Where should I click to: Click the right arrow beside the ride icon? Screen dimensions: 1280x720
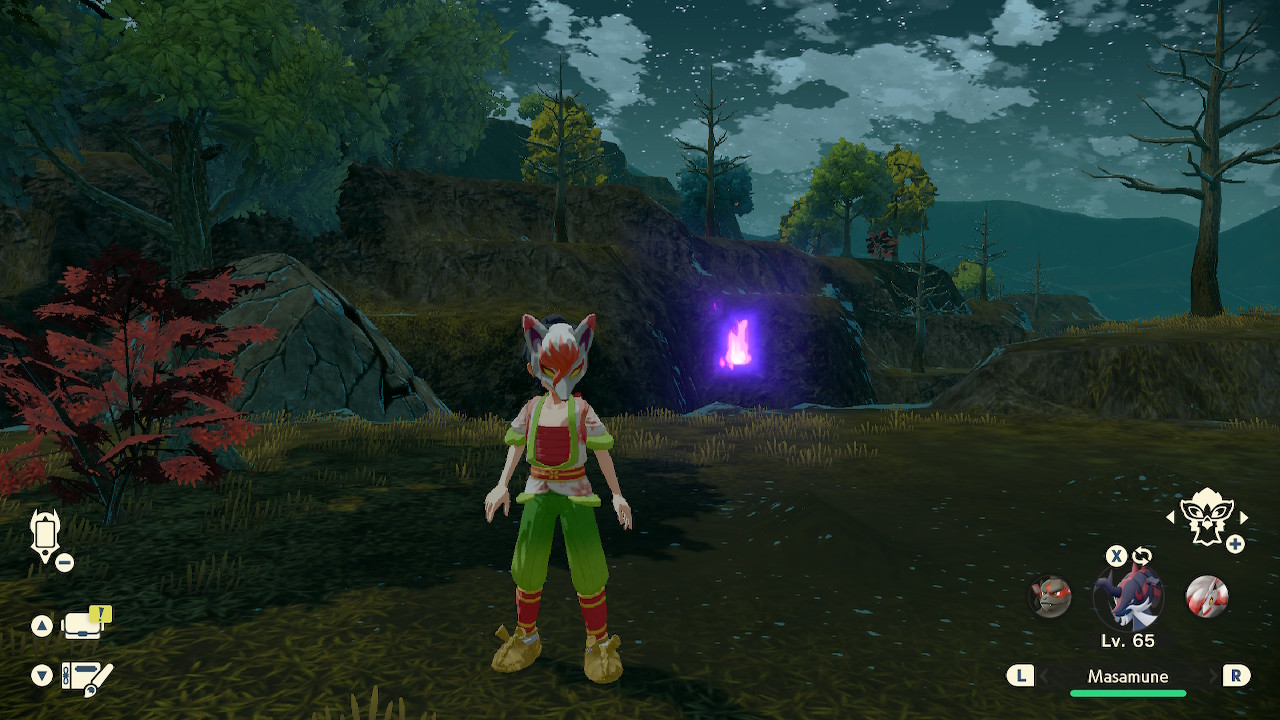(x=1244, y=518)
